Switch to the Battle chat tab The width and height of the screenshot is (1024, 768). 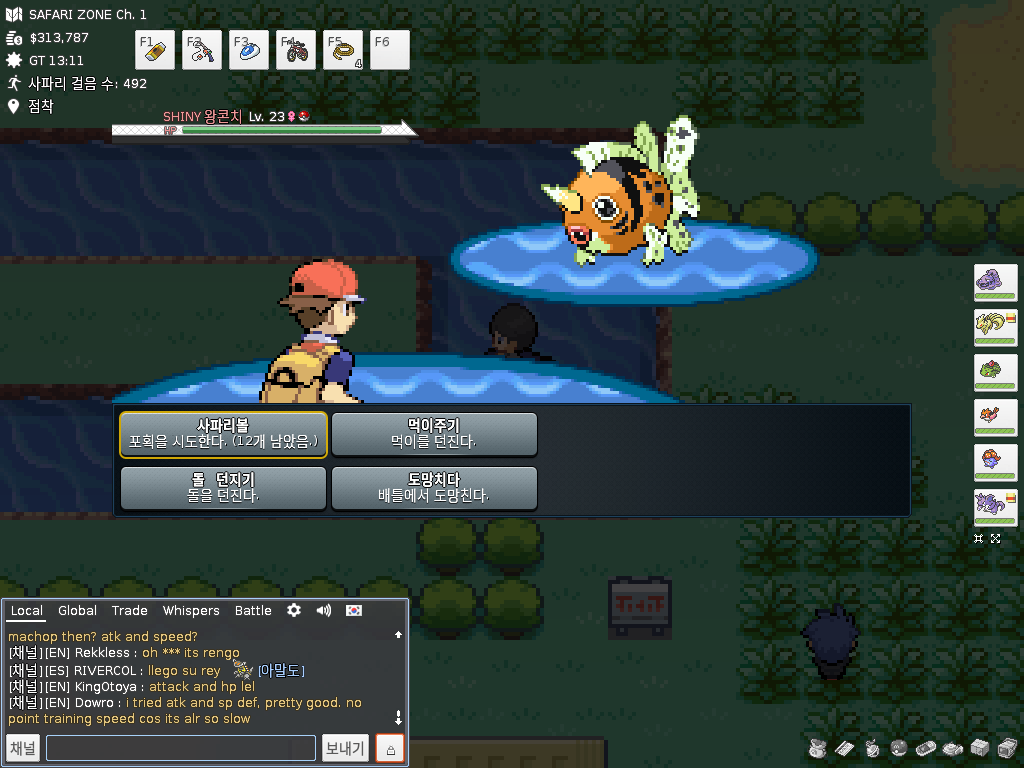(x=253, y=611)
